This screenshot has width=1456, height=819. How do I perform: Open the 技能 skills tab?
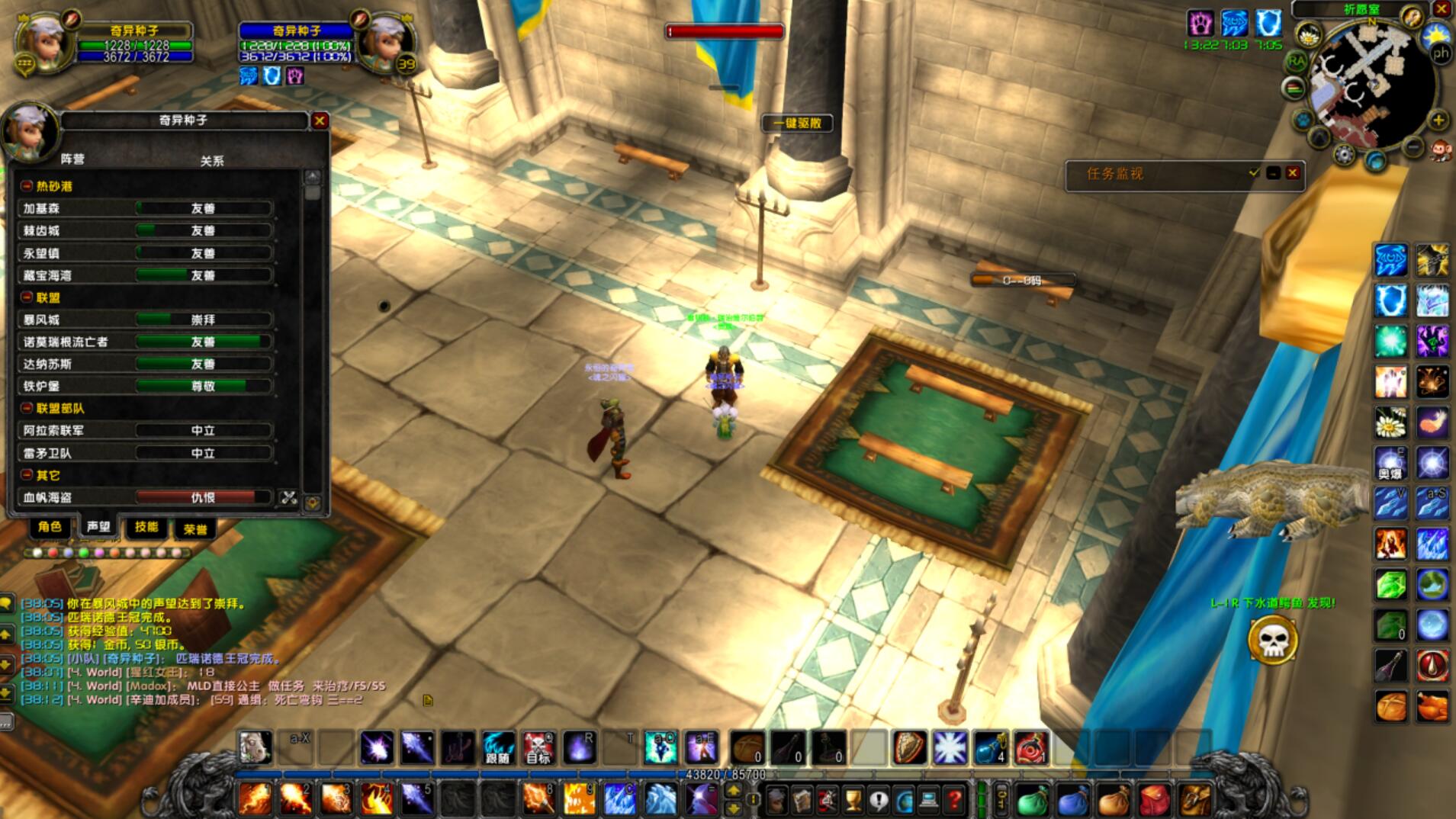(x=146, y=527)
